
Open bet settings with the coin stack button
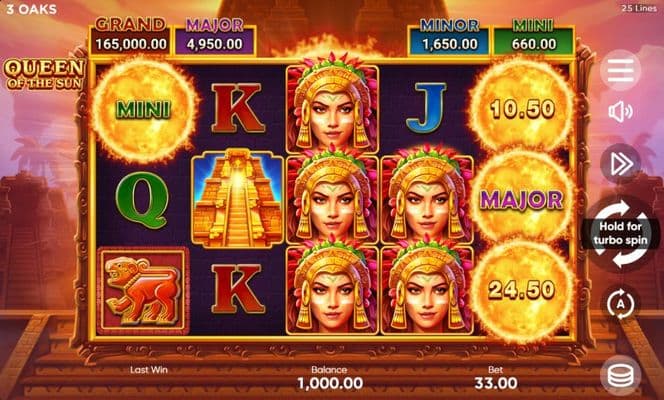coord(621,375)
